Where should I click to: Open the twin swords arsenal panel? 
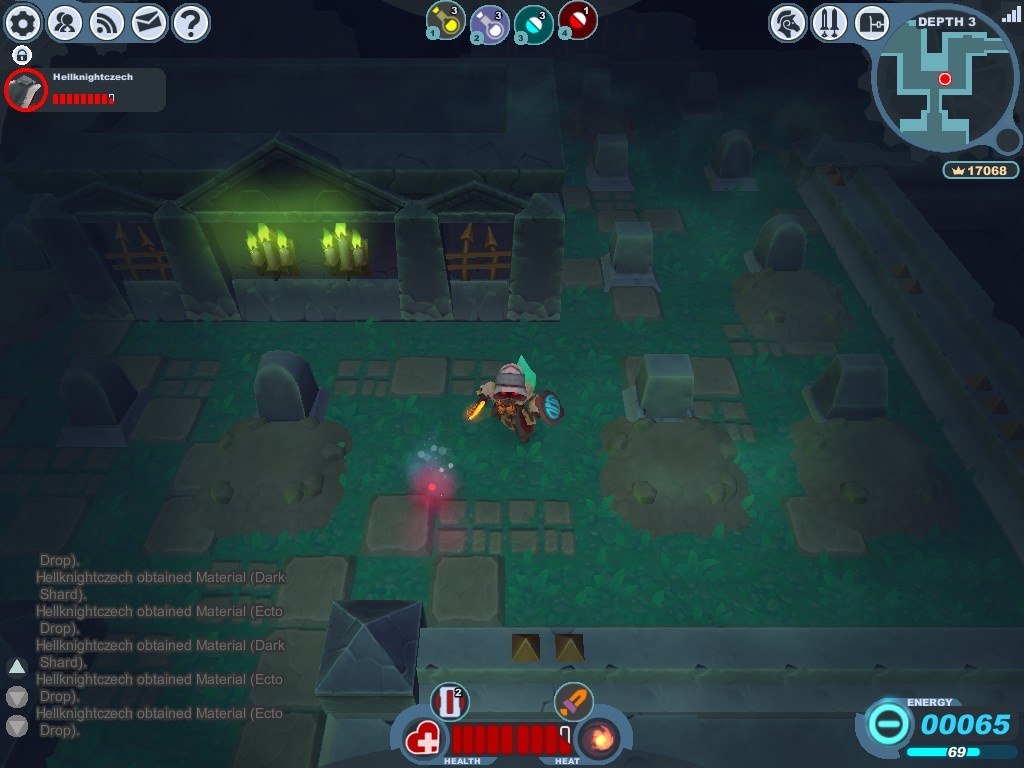[830, 22]
